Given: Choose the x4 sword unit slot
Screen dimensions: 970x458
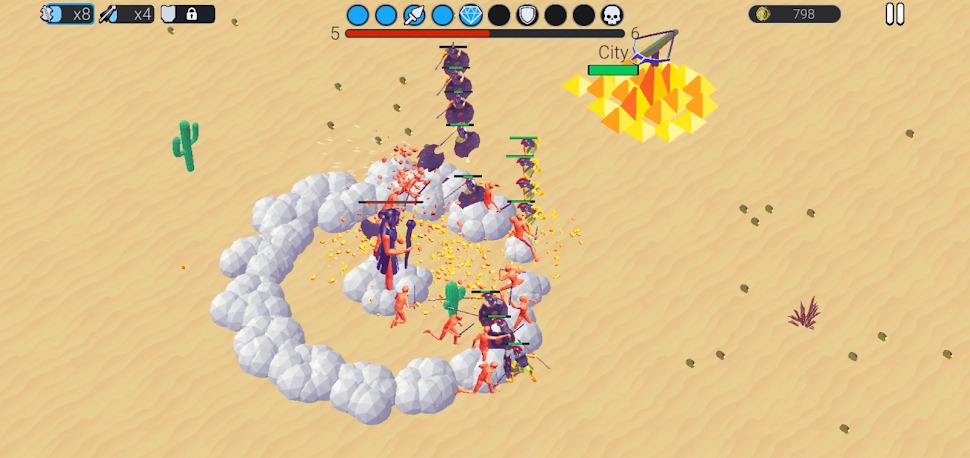Looking at the screenshot, I should point(127,14).
